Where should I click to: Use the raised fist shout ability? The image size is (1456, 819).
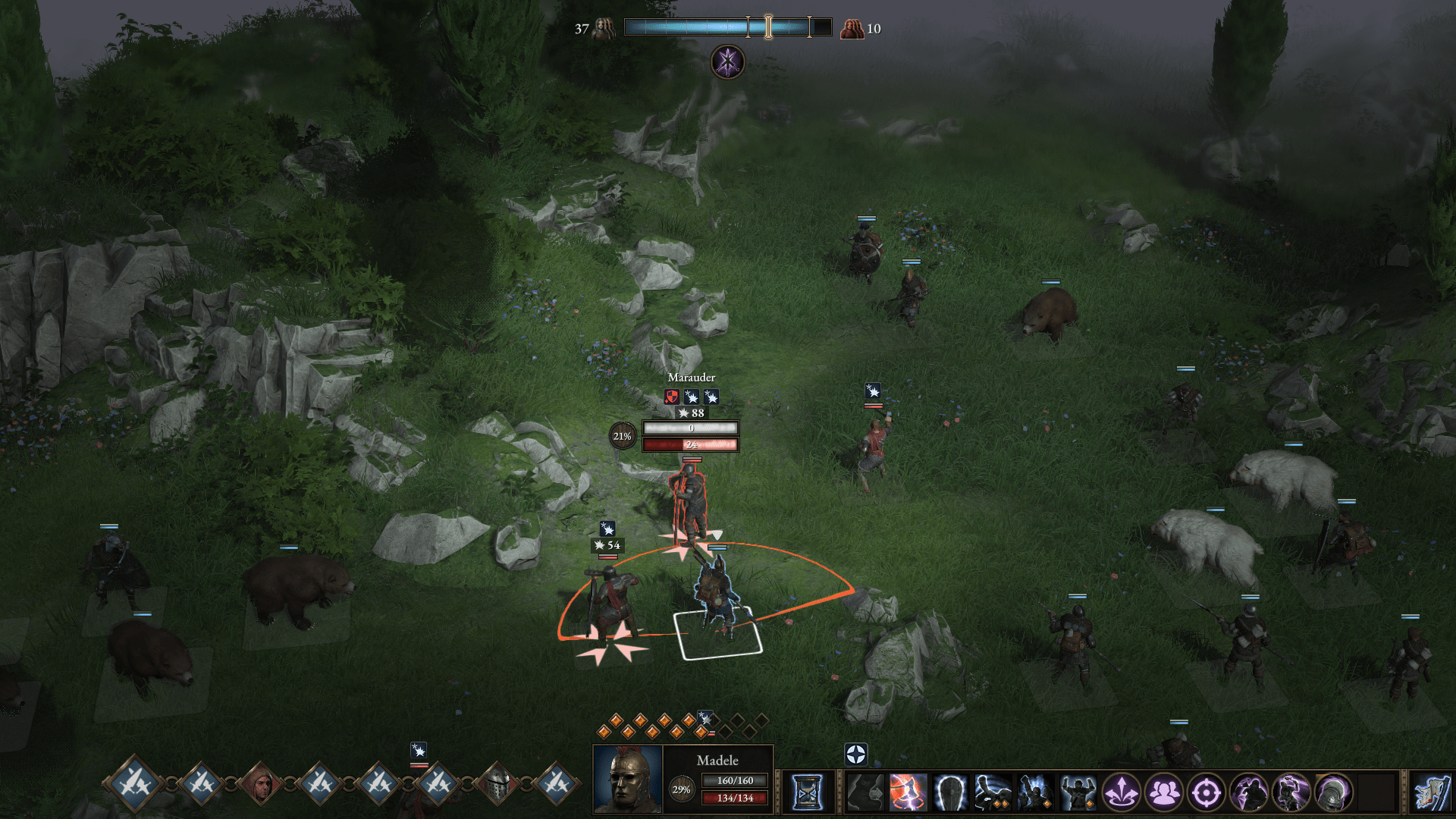pyautogui.click(x=1035, y=792)
